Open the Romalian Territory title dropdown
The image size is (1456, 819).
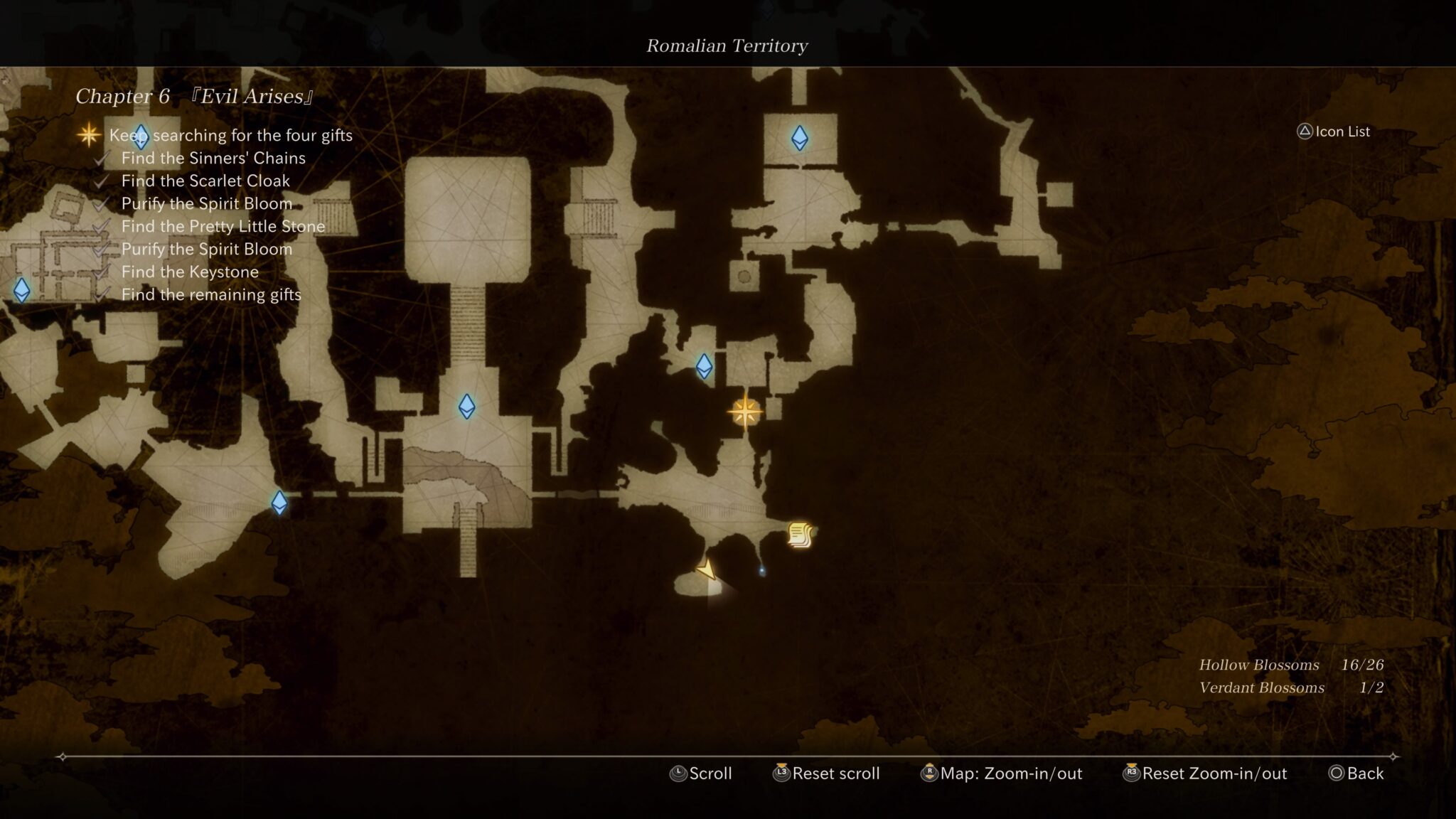pyautogui.click(x=727, y=45)
